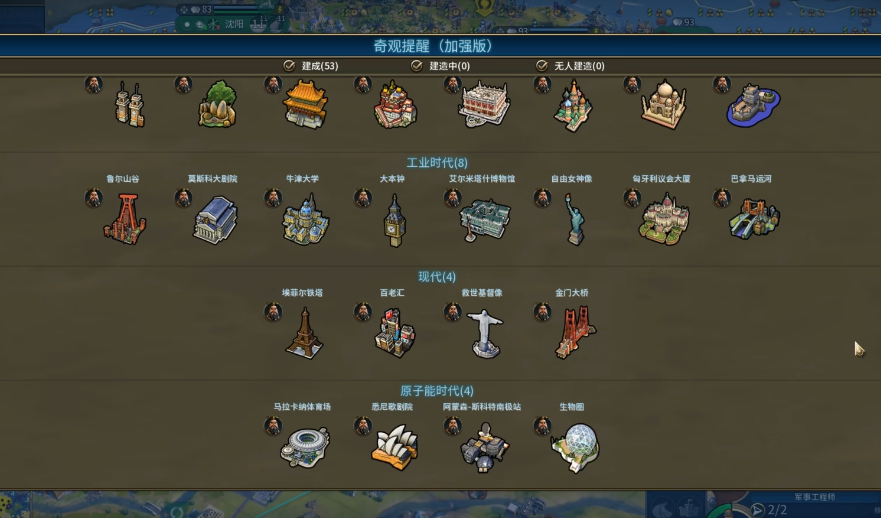Click the 百老汇 wonder icon
Image resolution: width=881 pixels, height=518 pixels.
coord(394,333)
